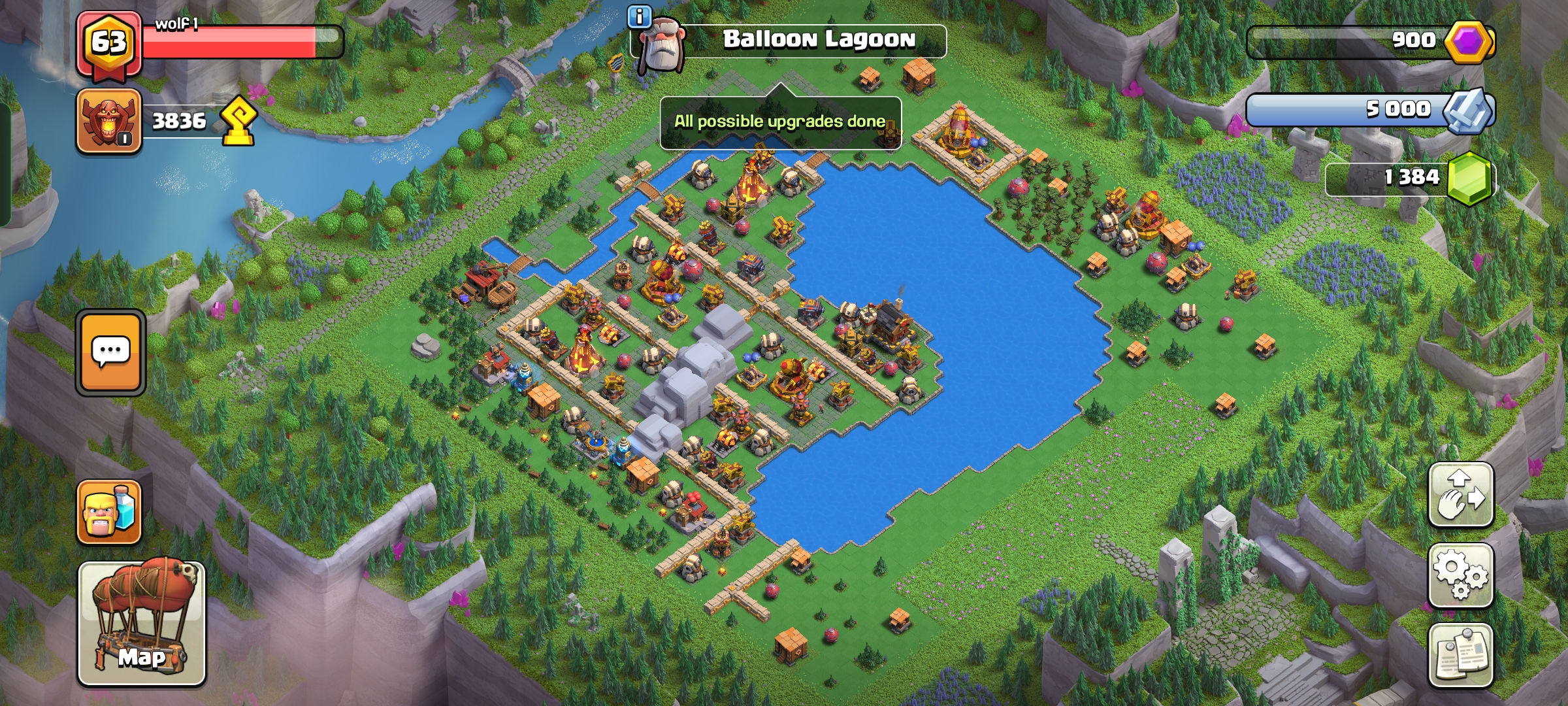Click the blue info icon by Balloon Lagoon
The height and width of the screenshot is (706, 1568).
tap(638, 16)
